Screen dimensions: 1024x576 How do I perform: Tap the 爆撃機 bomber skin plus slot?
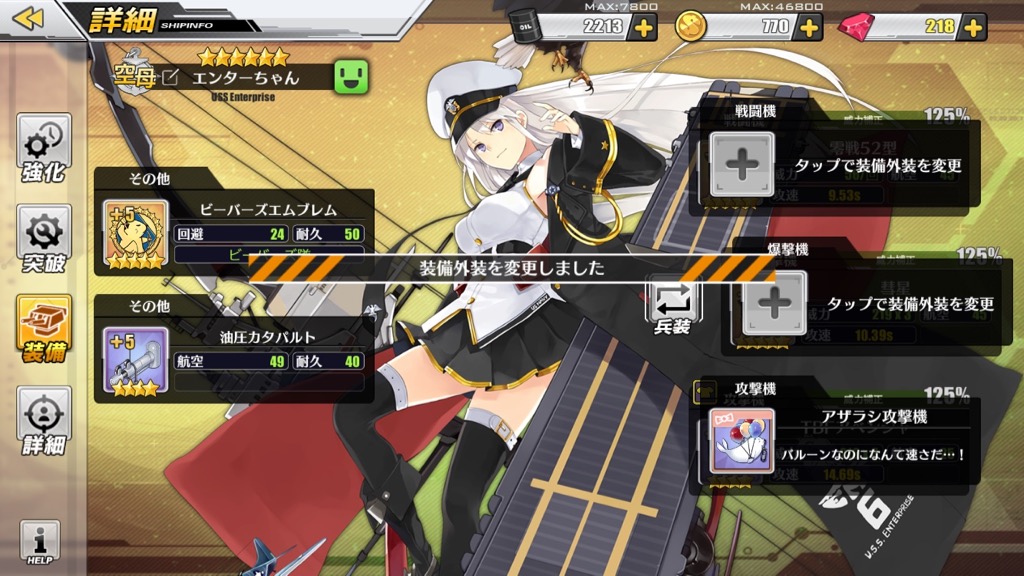click(774, 303)
